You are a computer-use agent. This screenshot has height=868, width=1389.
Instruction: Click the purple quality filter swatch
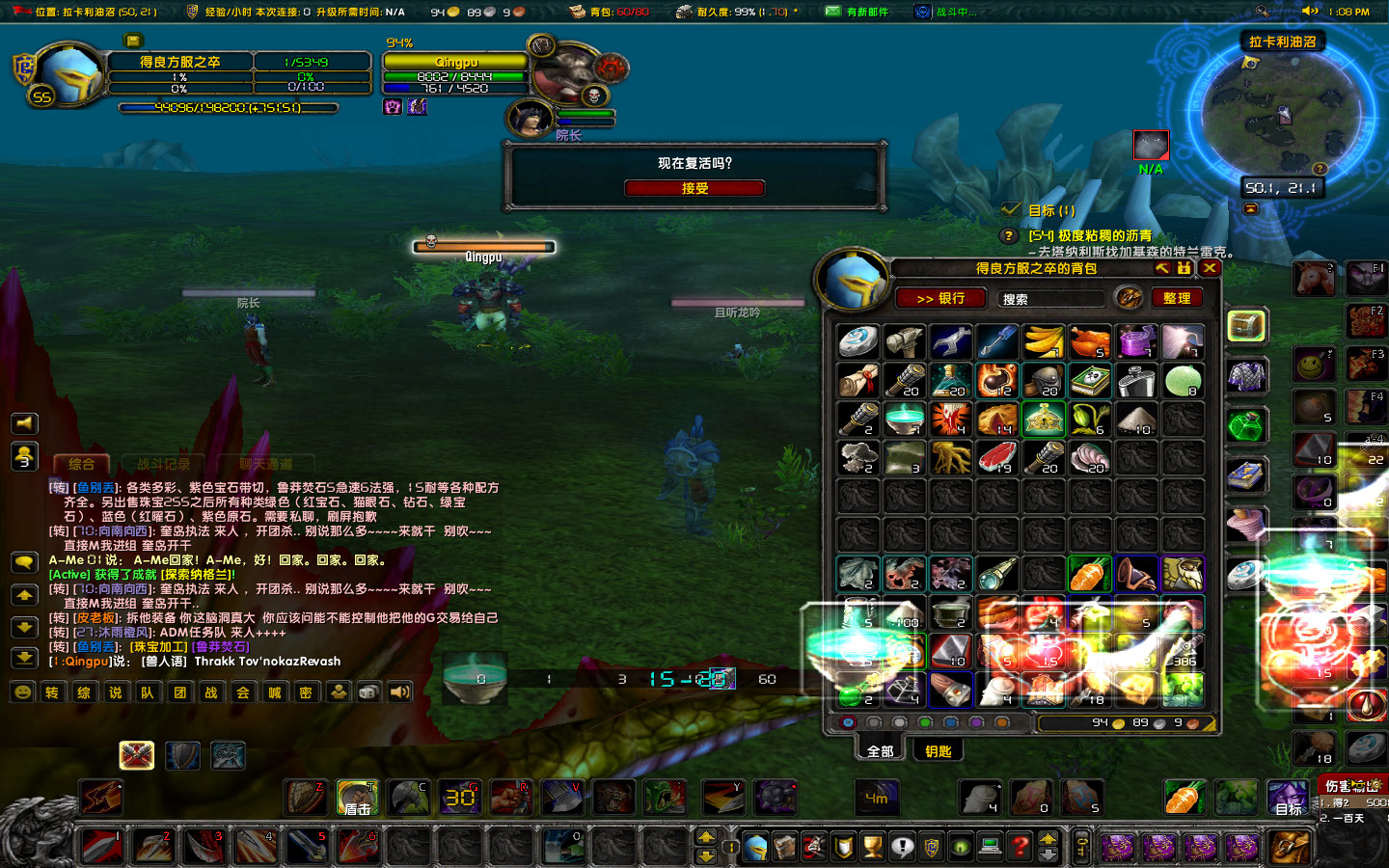(x=976, y=721)
